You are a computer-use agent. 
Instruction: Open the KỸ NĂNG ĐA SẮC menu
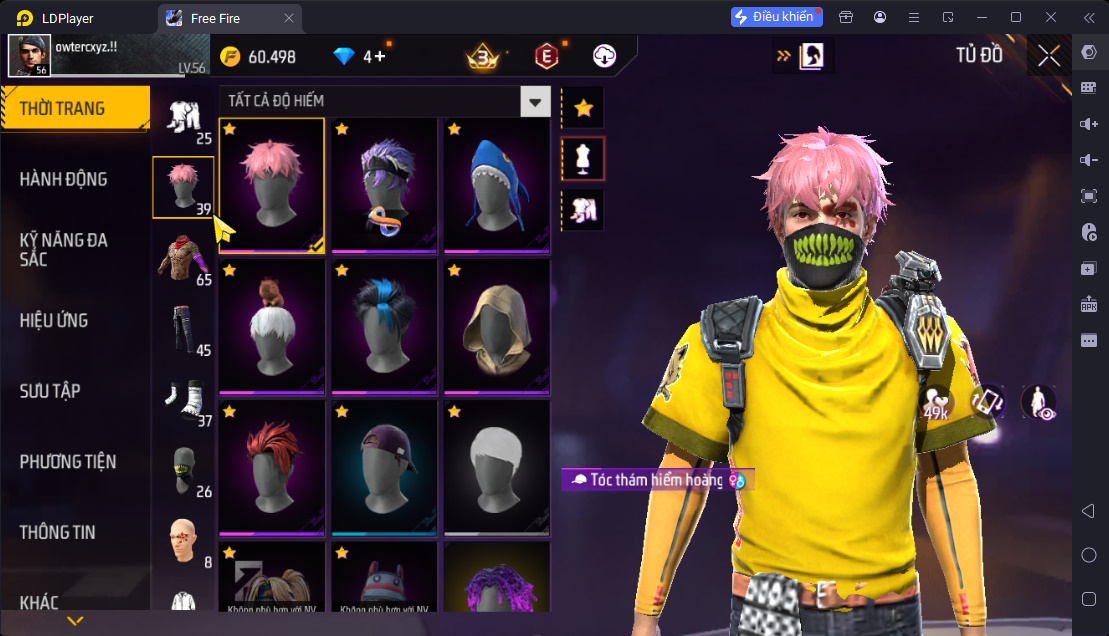pos(63,249)
